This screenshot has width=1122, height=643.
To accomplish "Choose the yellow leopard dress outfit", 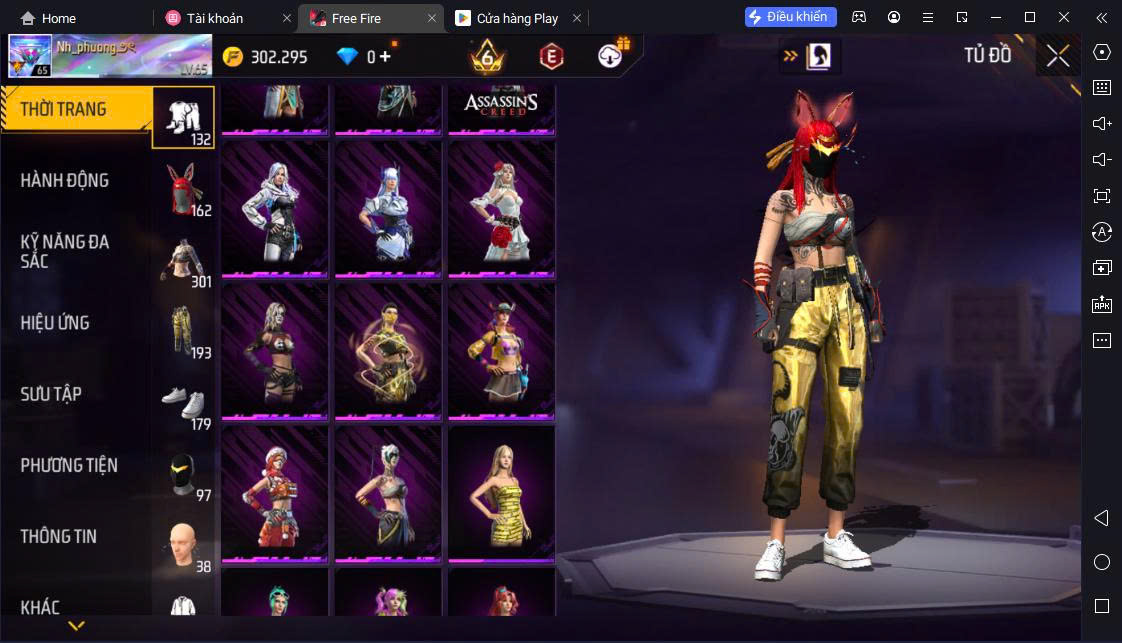I will [501, 493].
